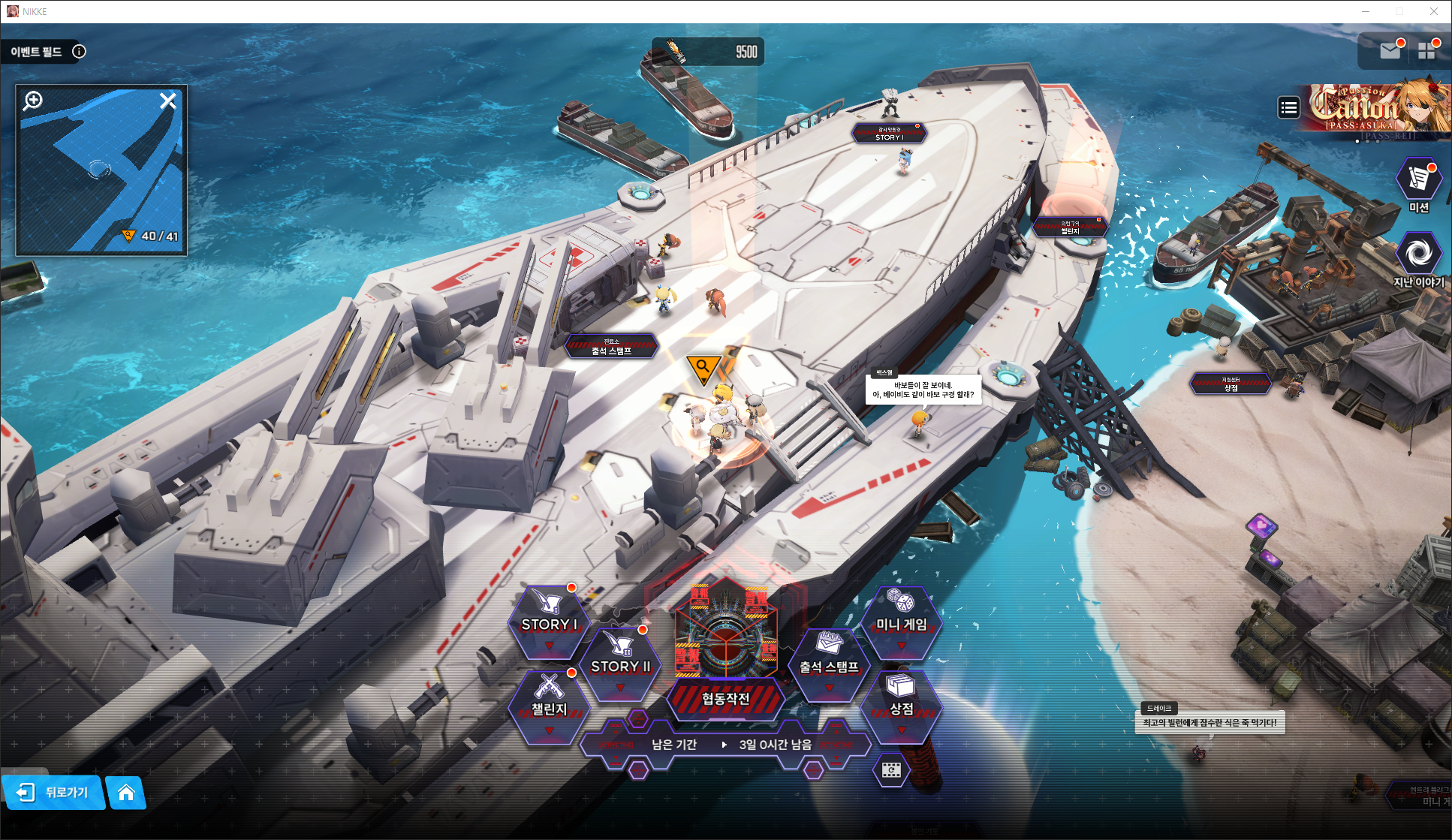
Task: Select the 챌린지 challenge hexagon
Action: pos(549,706)
